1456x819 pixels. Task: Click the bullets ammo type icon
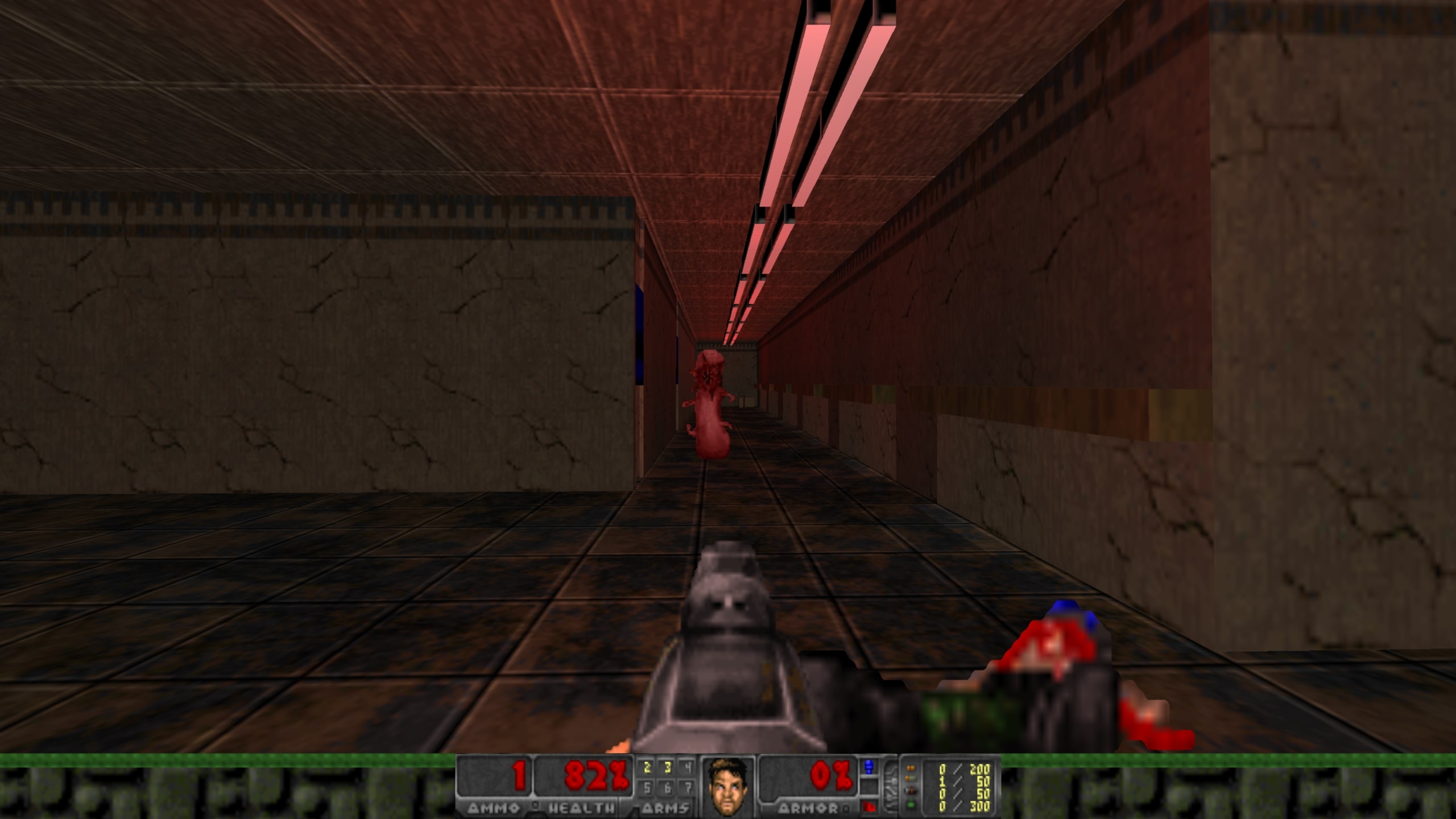coord(911,767)
